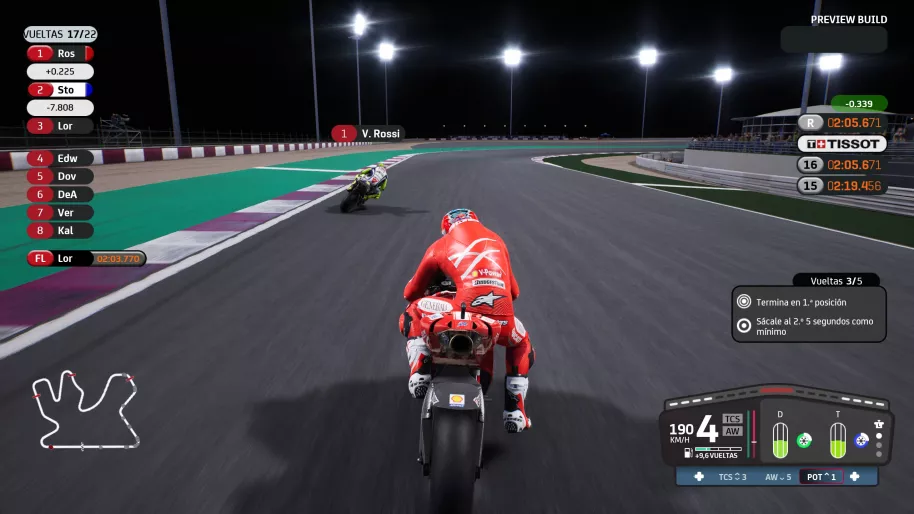Select Dov's fifth place row
914x514 pixels.
click(60, 176)
